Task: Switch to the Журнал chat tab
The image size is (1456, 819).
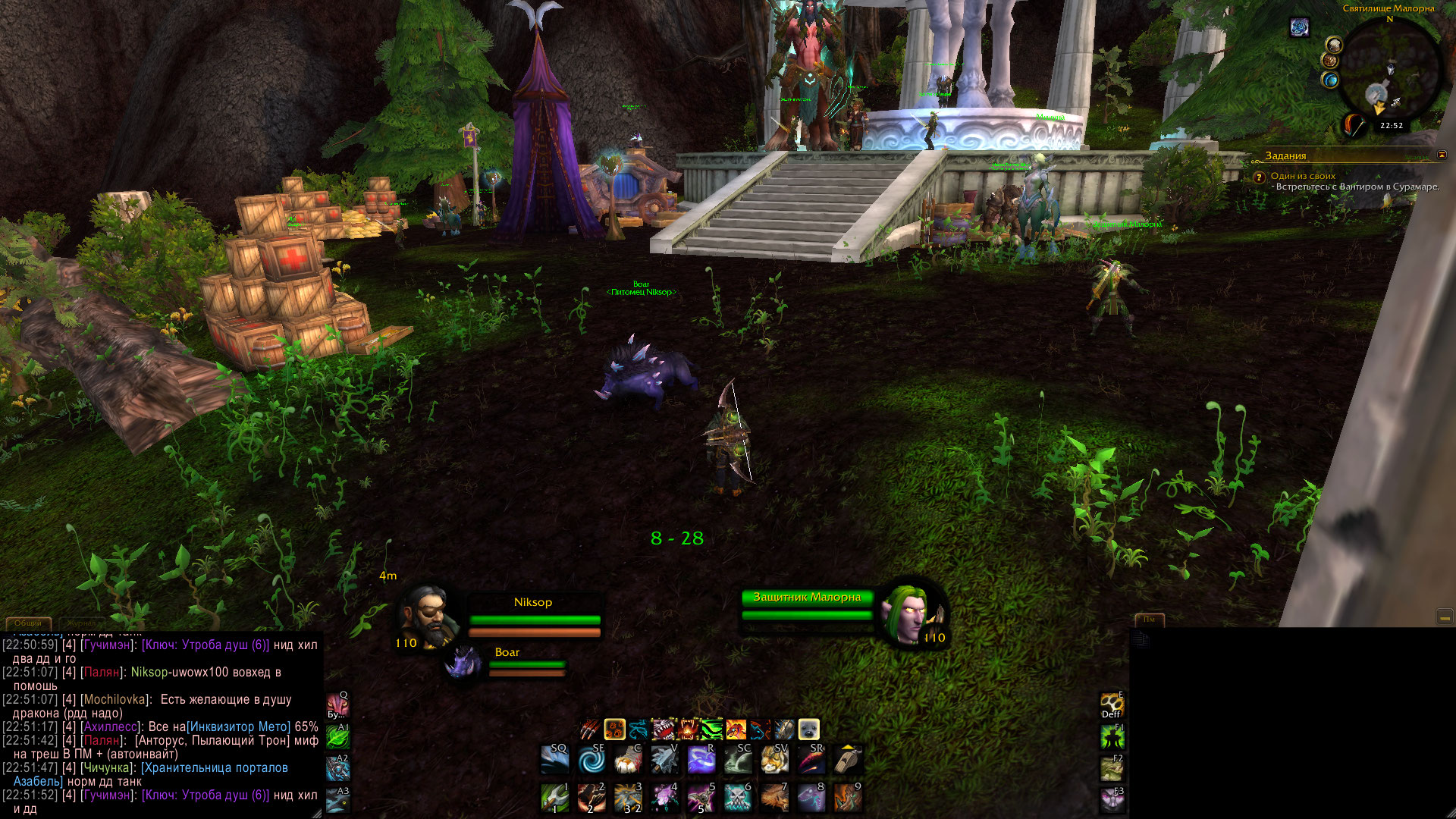Action: tap(82, 623)
